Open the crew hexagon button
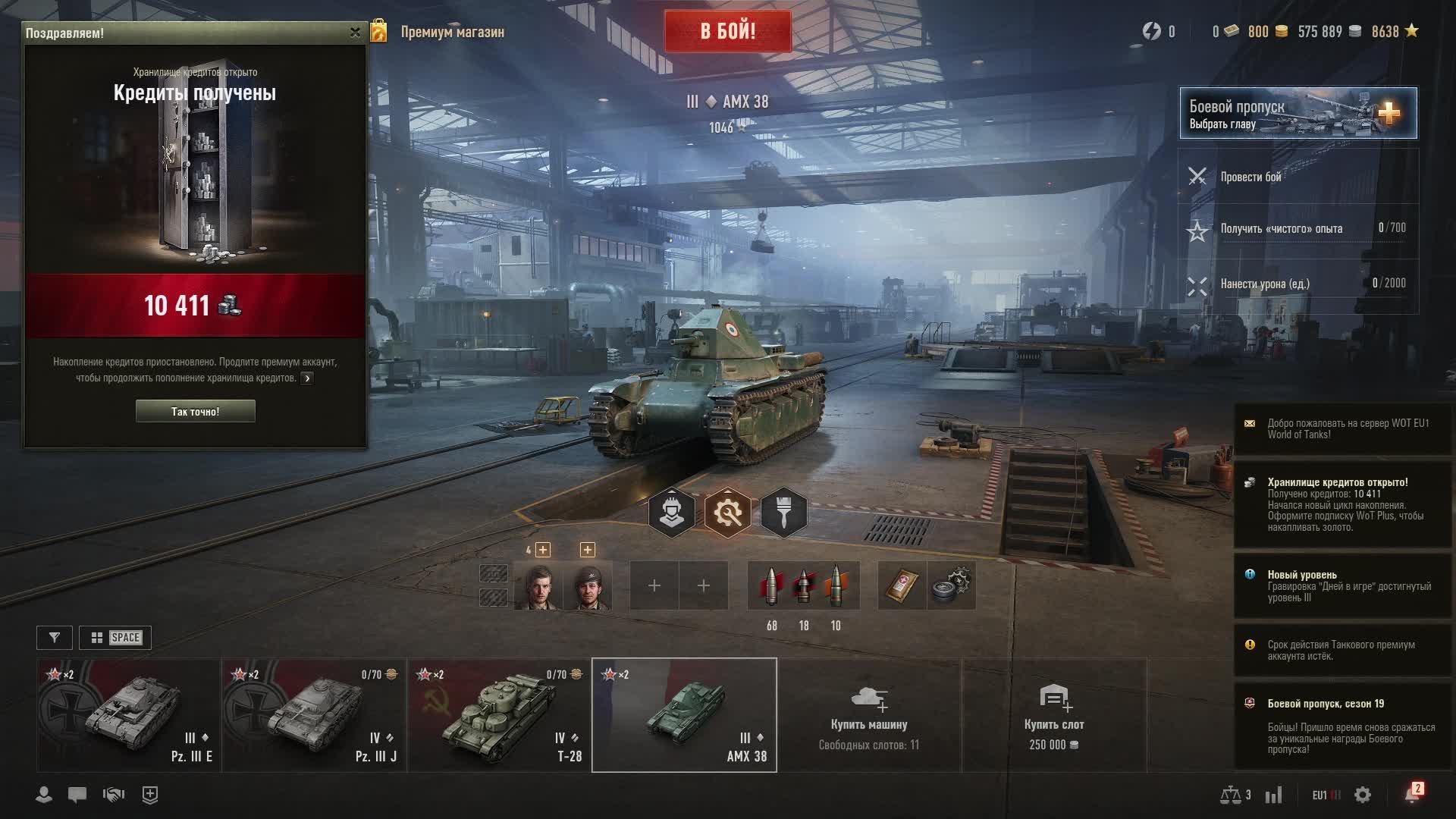Image resolution: width=1456 pixels, height=819 pixels. [x=671, y=513]
